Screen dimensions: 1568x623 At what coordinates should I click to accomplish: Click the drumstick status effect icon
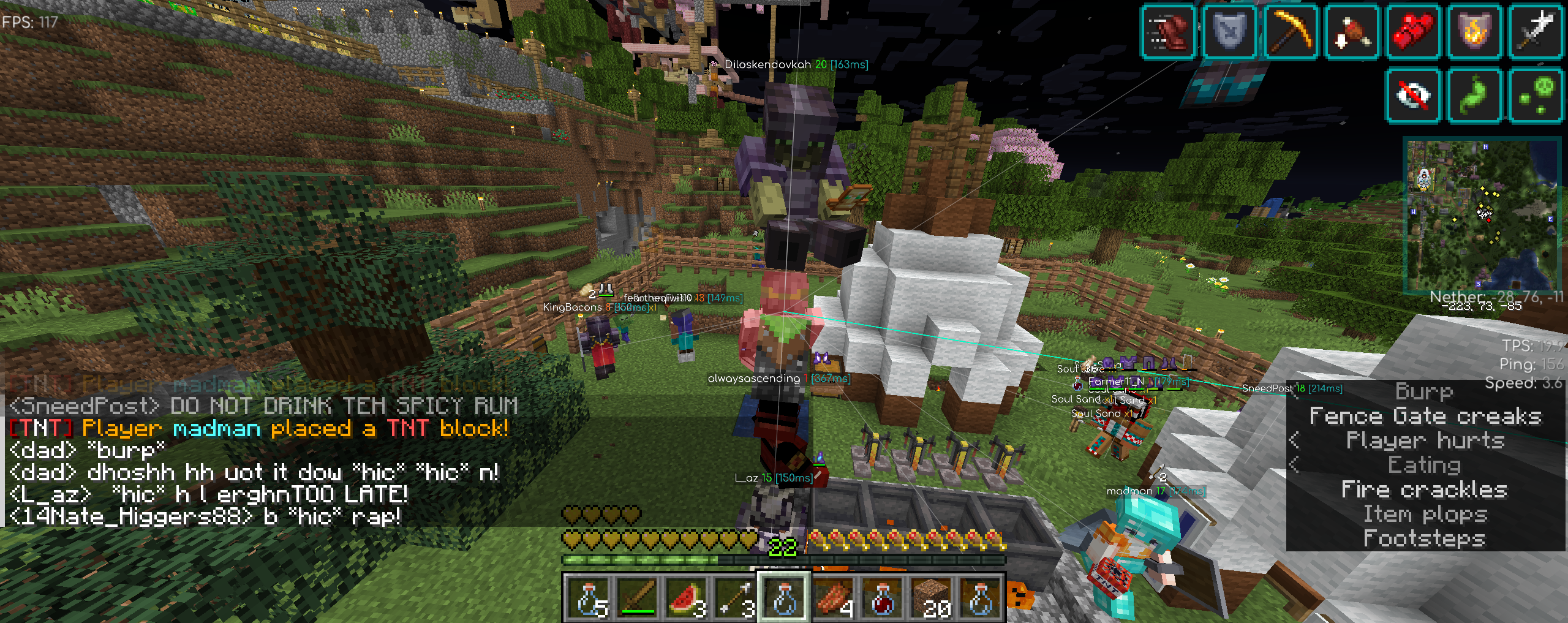point(1352,32)
